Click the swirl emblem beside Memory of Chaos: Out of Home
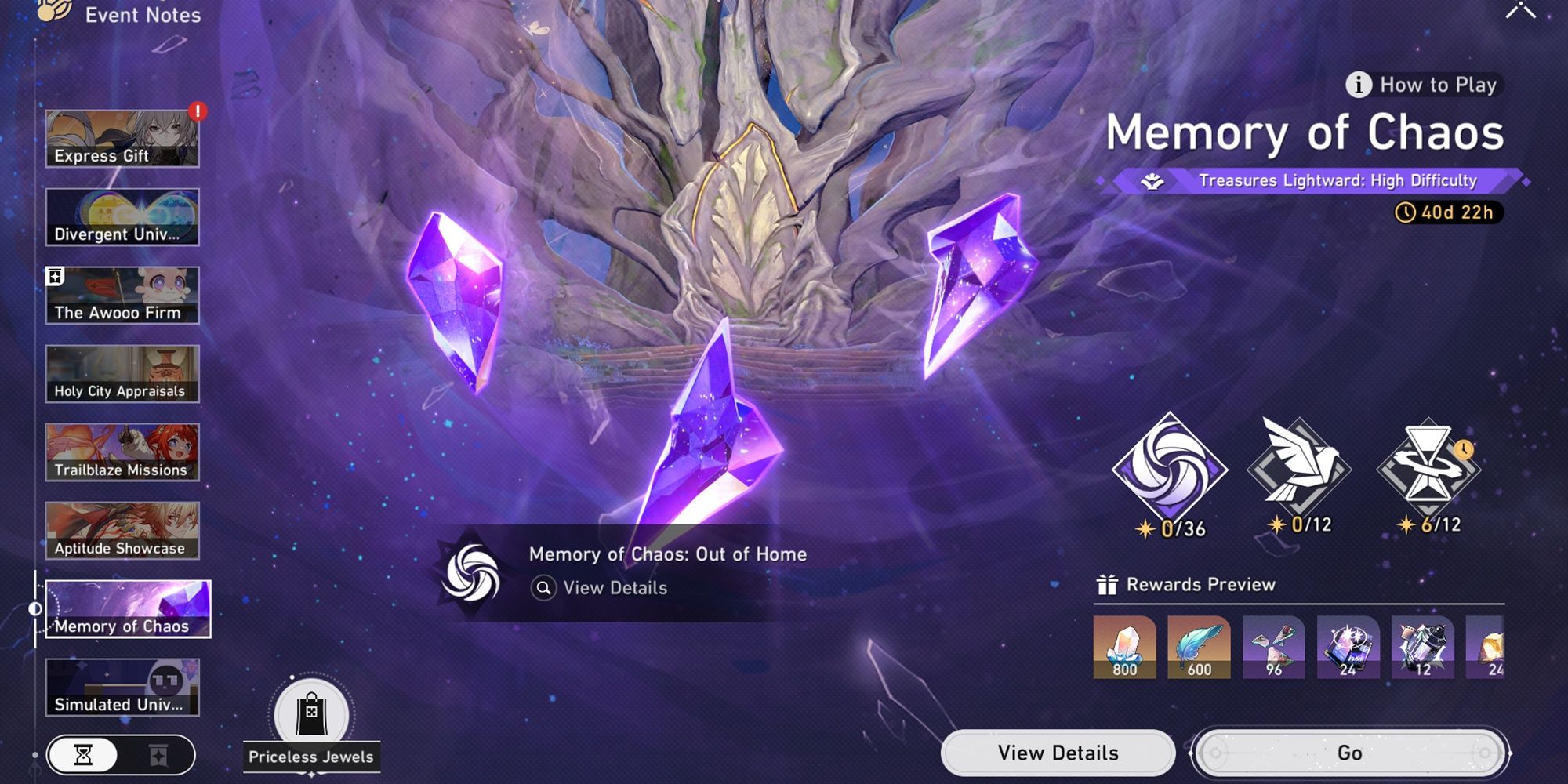The height and width of the screenshot is (784, 1568). tap(471, 572)
